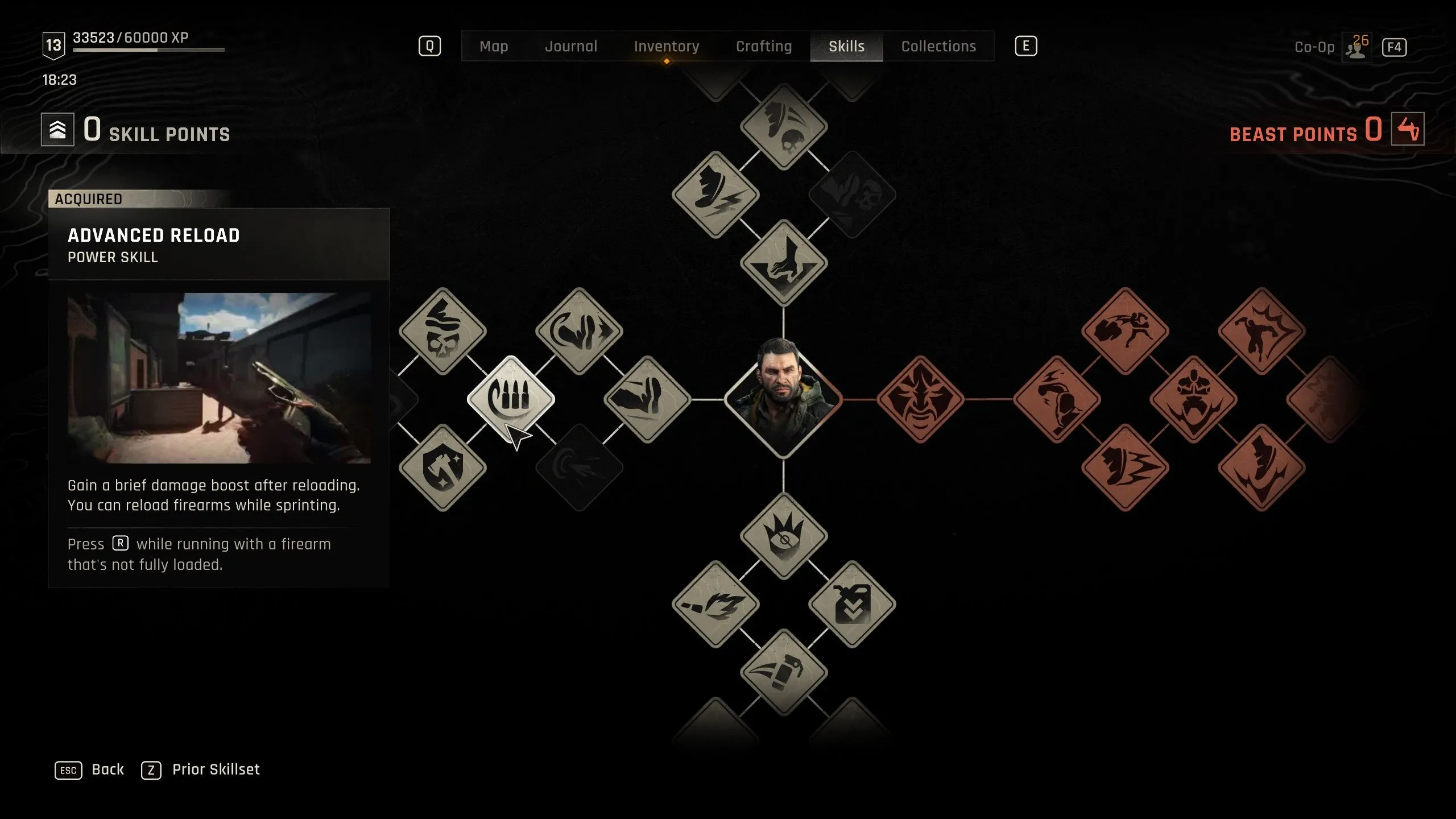Choose the flamethrower flame skill node
This screenshot has height=819, width=1456.
point(715,604)
